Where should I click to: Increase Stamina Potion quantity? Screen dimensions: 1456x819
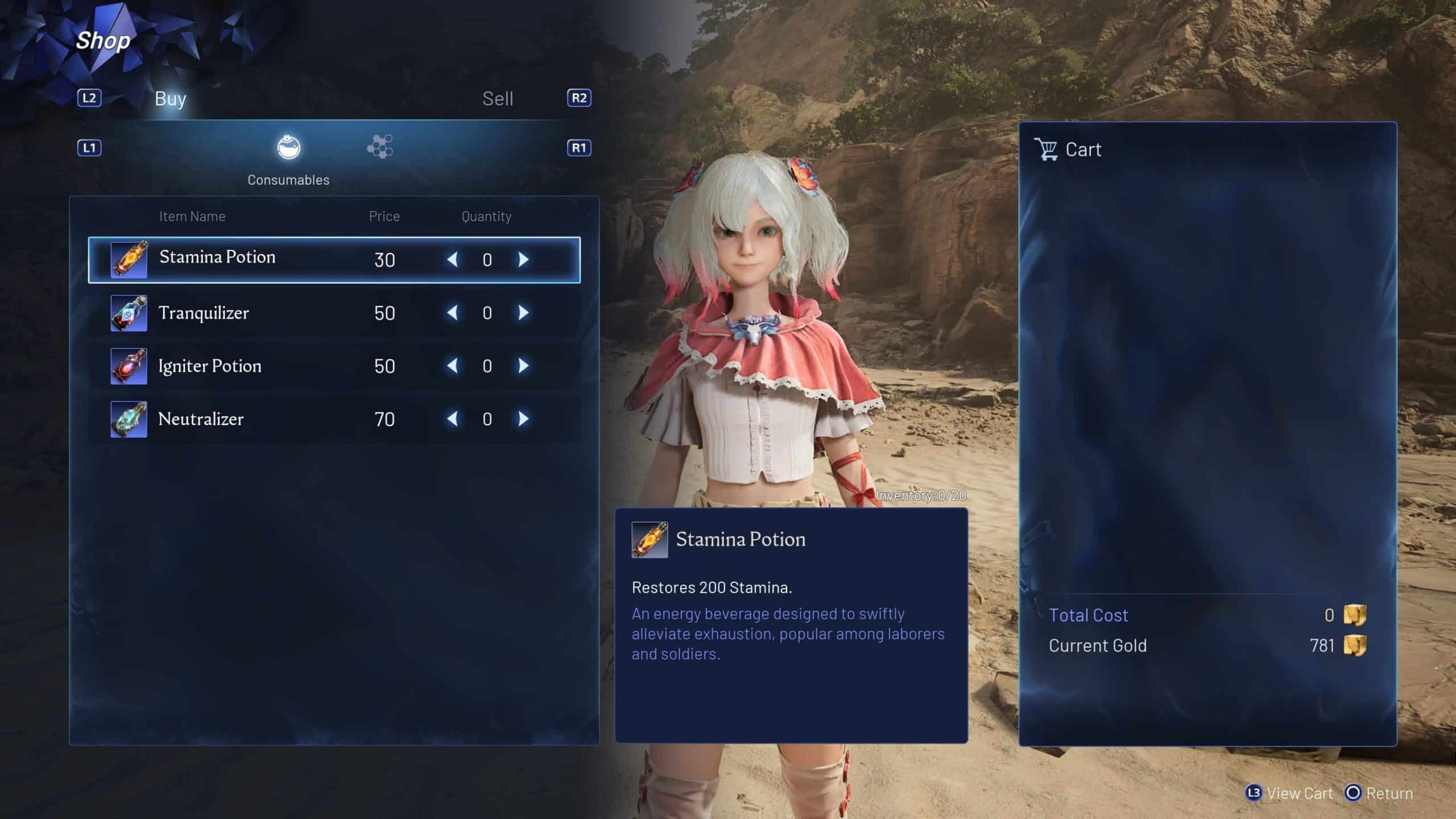524,259
